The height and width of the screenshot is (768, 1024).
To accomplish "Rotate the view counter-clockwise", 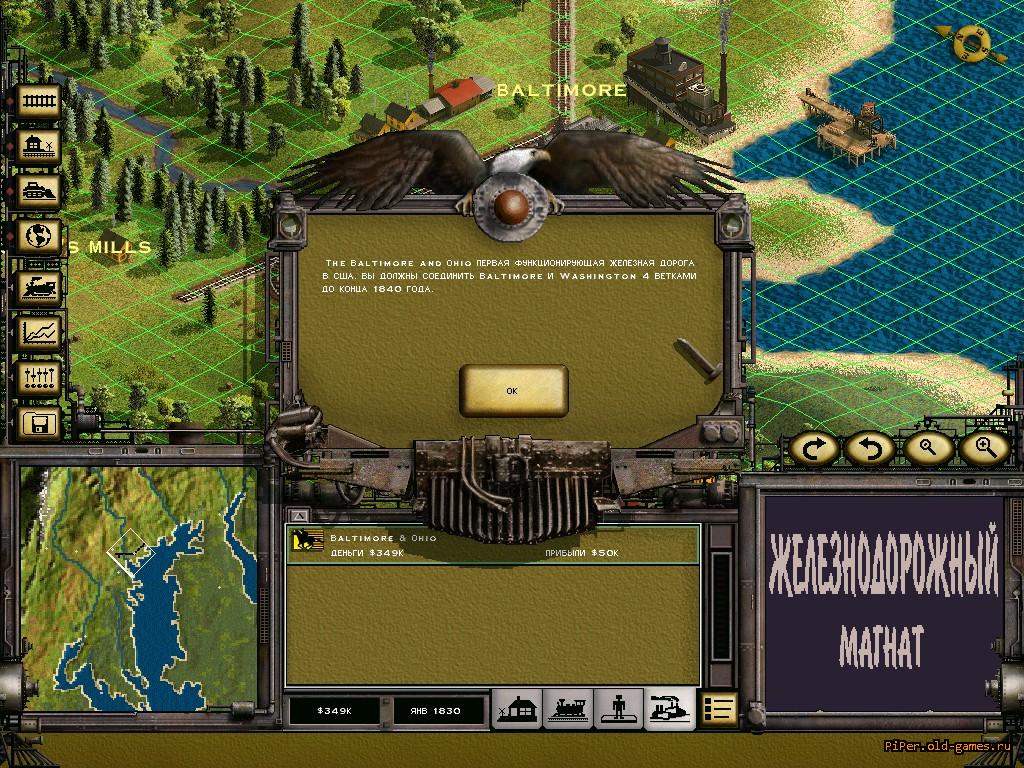I will tap(869, 448).
